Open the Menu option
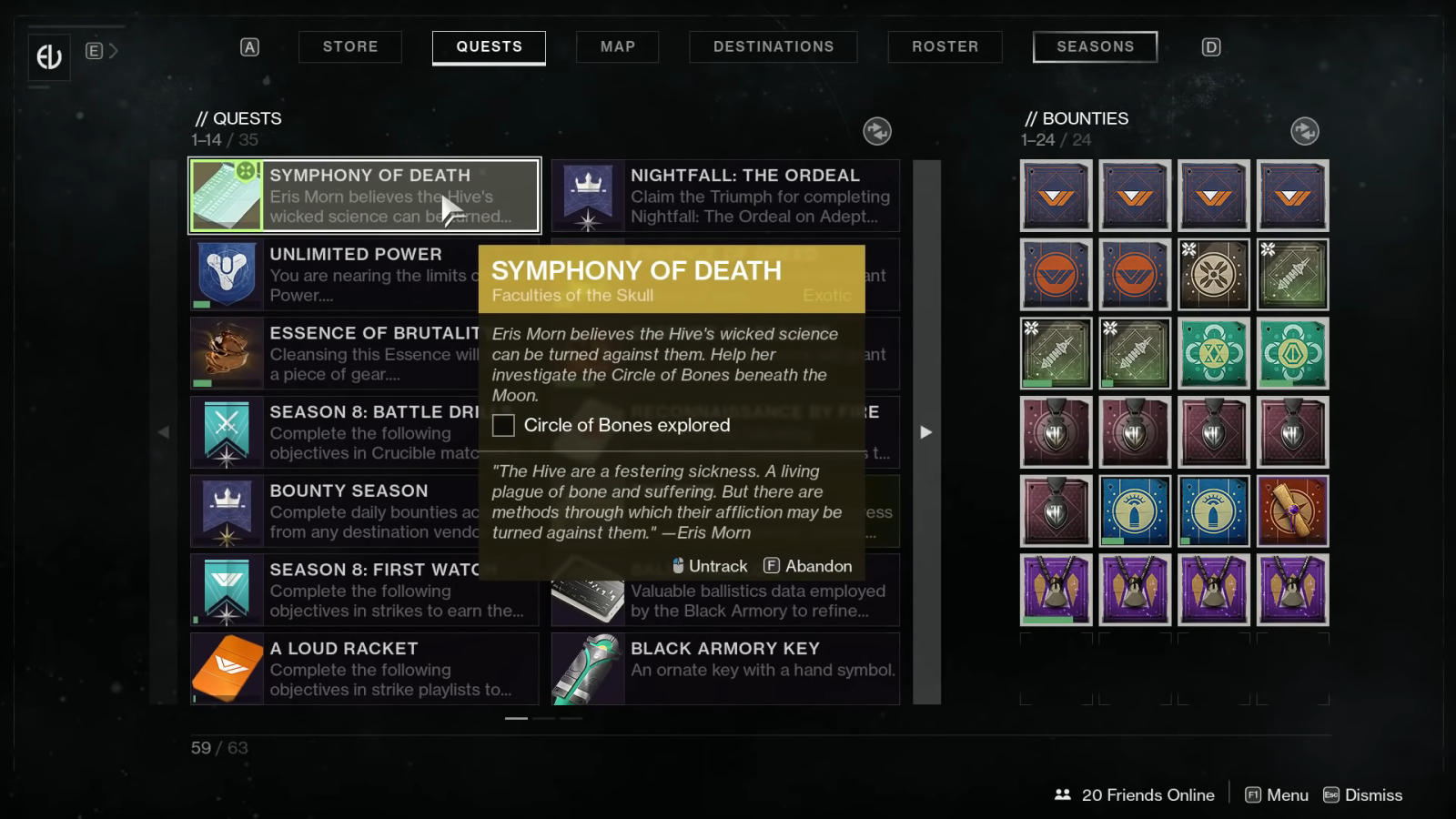 click(x=1277, y=795)
